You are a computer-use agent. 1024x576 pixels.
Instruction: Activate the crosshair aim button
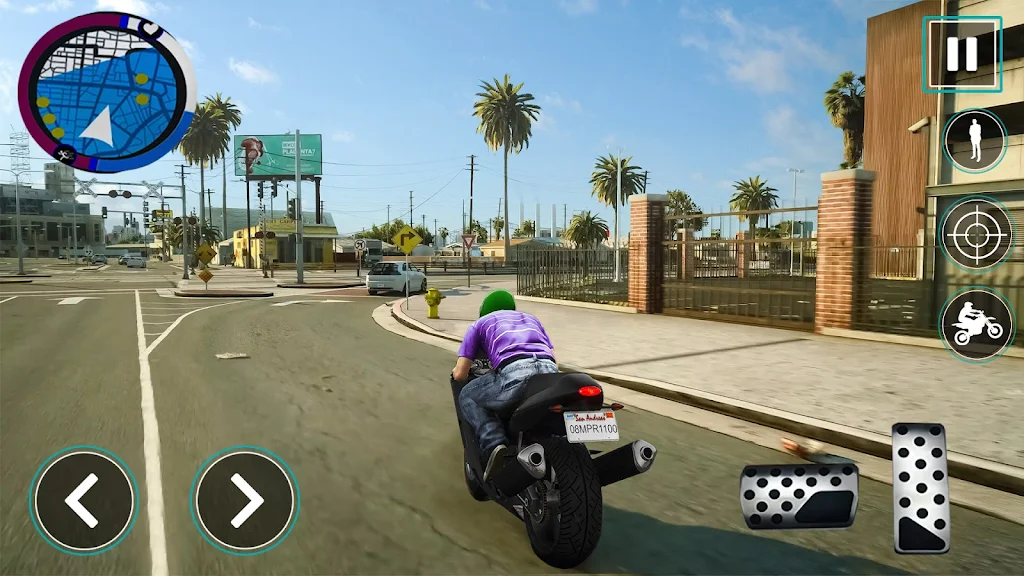click(x=976, y=233)
